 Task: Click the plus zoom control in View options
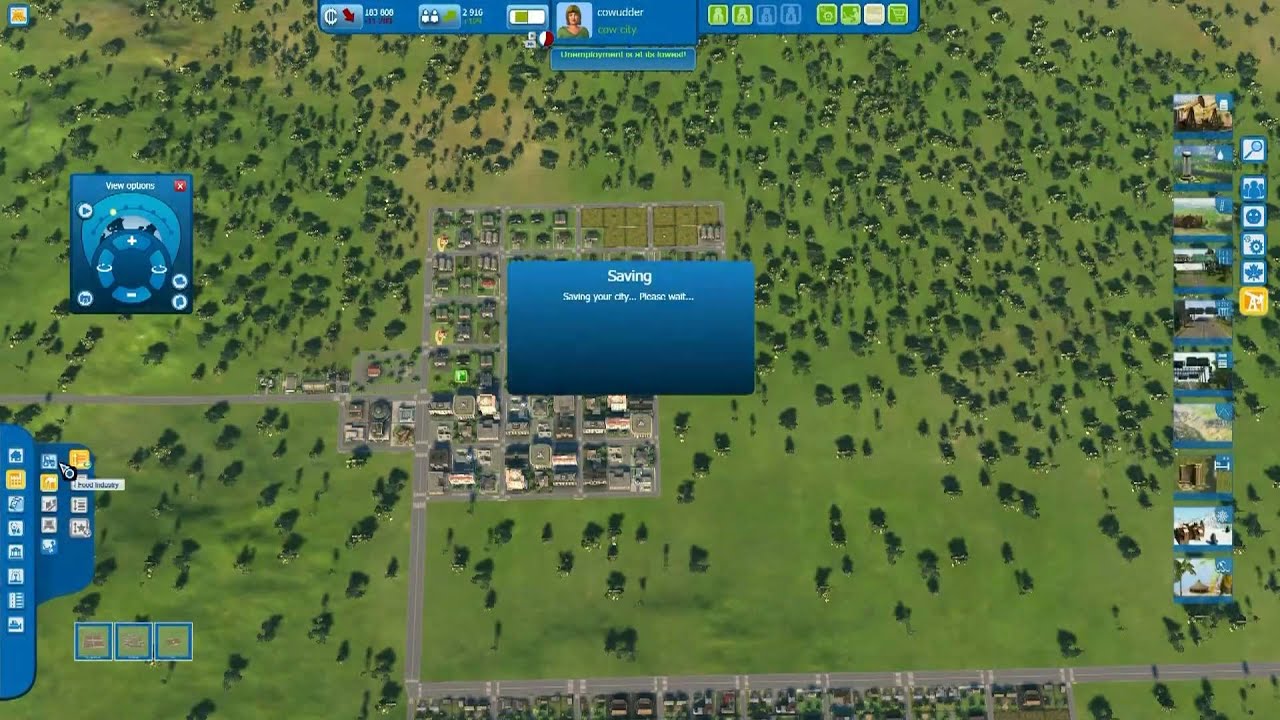[x=131, y=241]
